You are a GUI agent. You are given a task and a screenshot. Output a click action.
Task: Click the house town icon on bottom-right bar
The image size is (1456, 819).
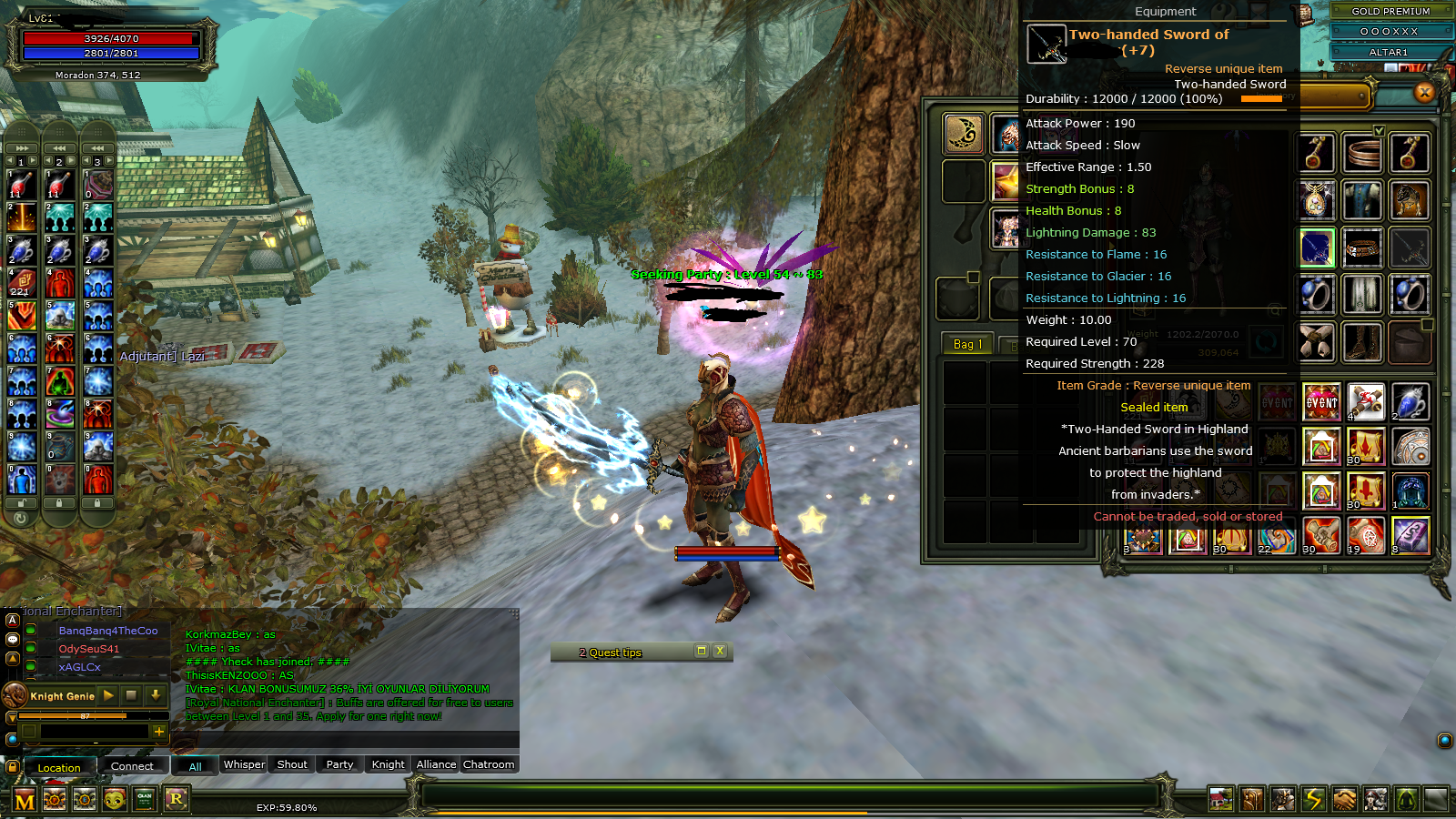coord(1221,798)
